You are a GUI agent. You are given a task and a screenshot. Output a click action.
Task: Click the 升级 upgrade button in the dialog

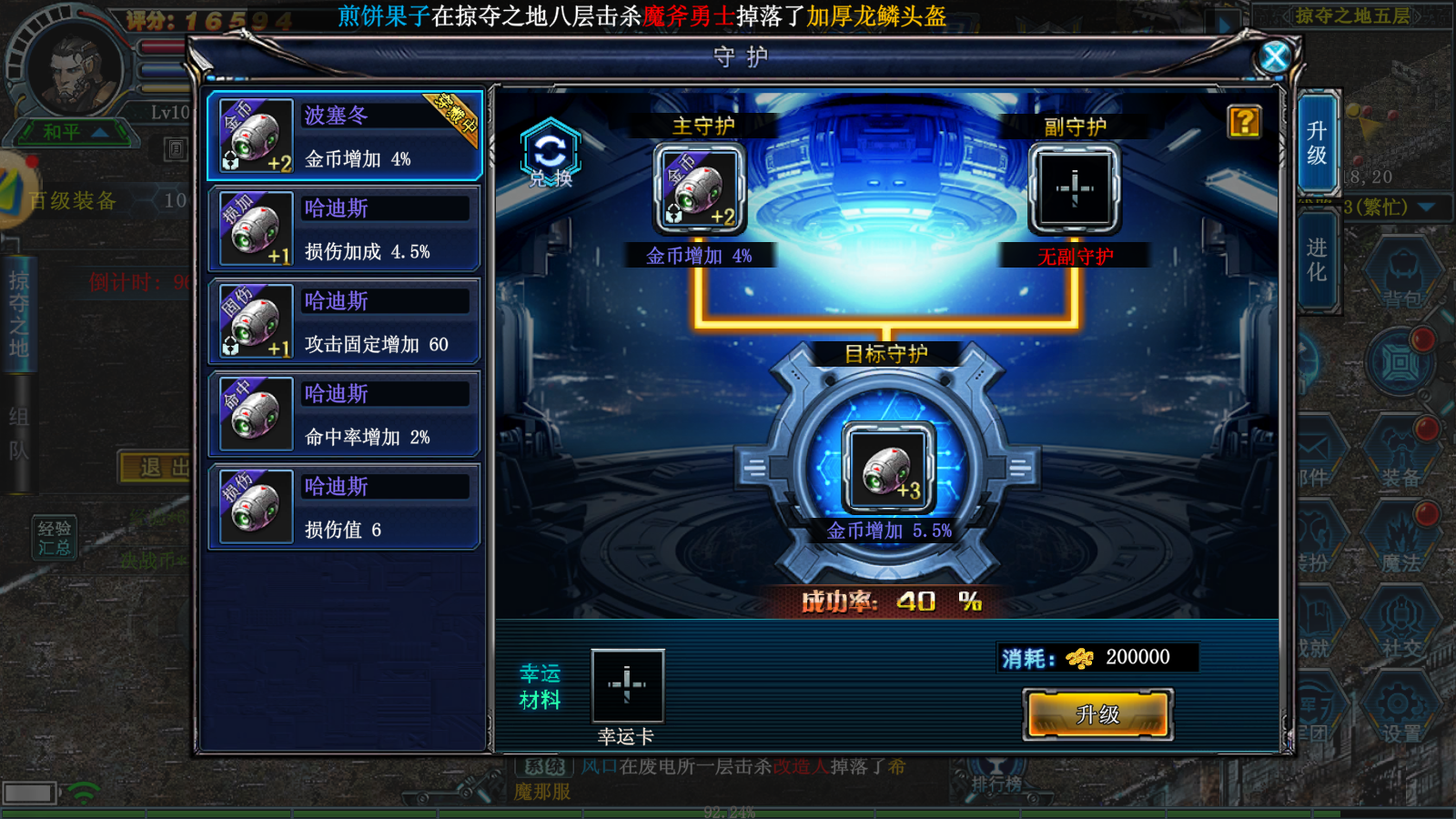(x=1097, y=715)
